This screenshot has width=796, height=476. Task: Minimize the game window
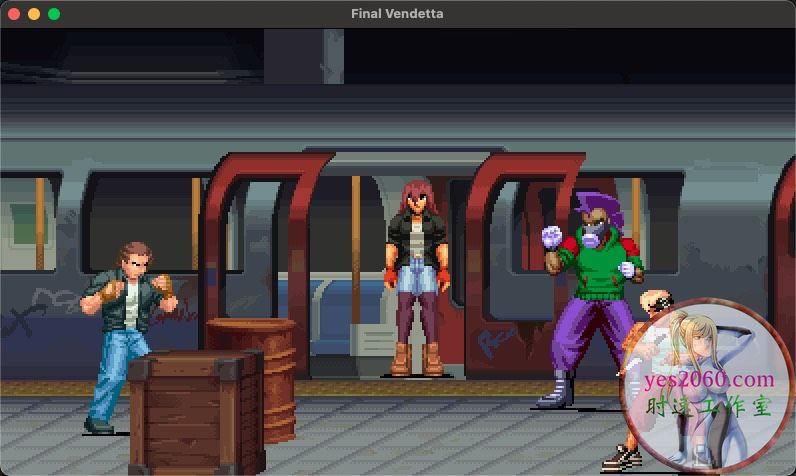(x=34, y=14)
